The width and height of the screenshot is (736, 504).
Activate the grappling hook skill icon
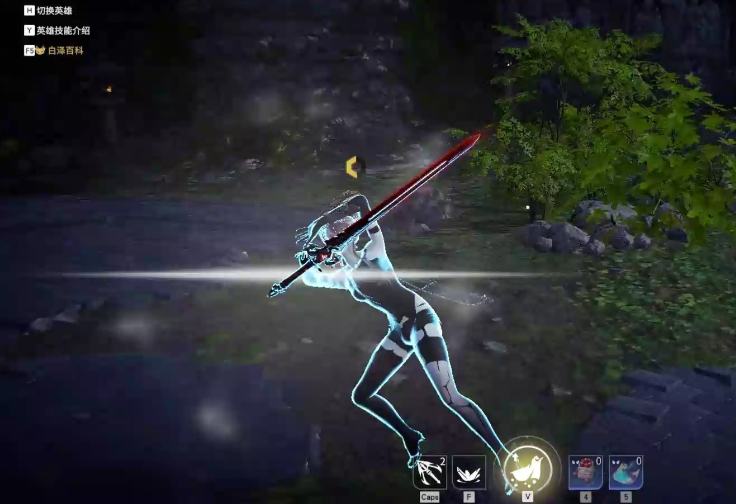point(429,471)
